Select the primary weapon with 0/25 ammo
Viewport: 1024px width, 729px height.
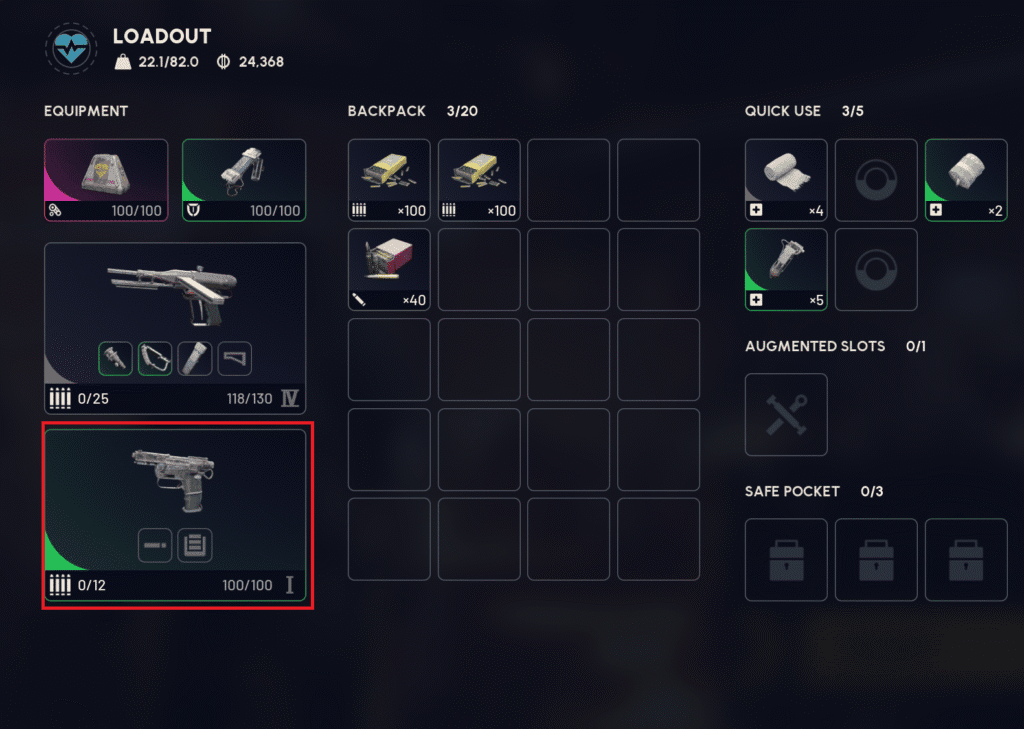click(175, 300)
